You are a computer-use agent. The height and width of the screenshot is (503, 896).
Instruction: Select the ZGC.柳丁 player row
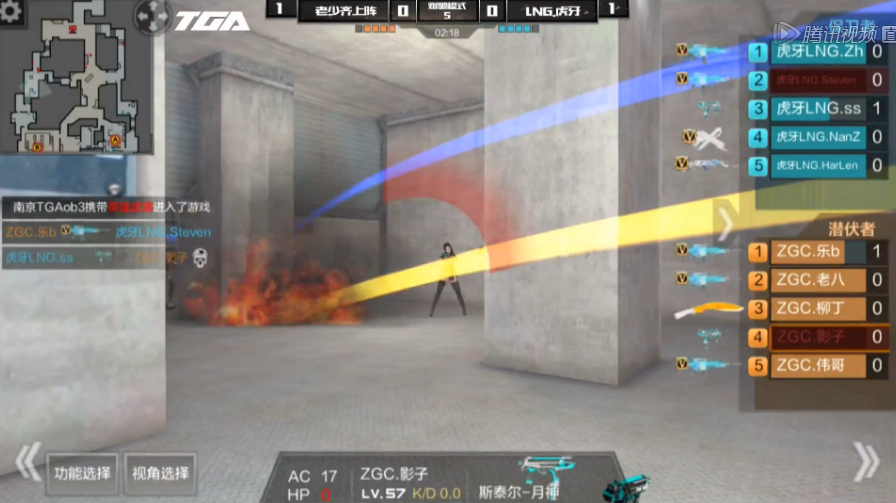click(x=817, y=309)
